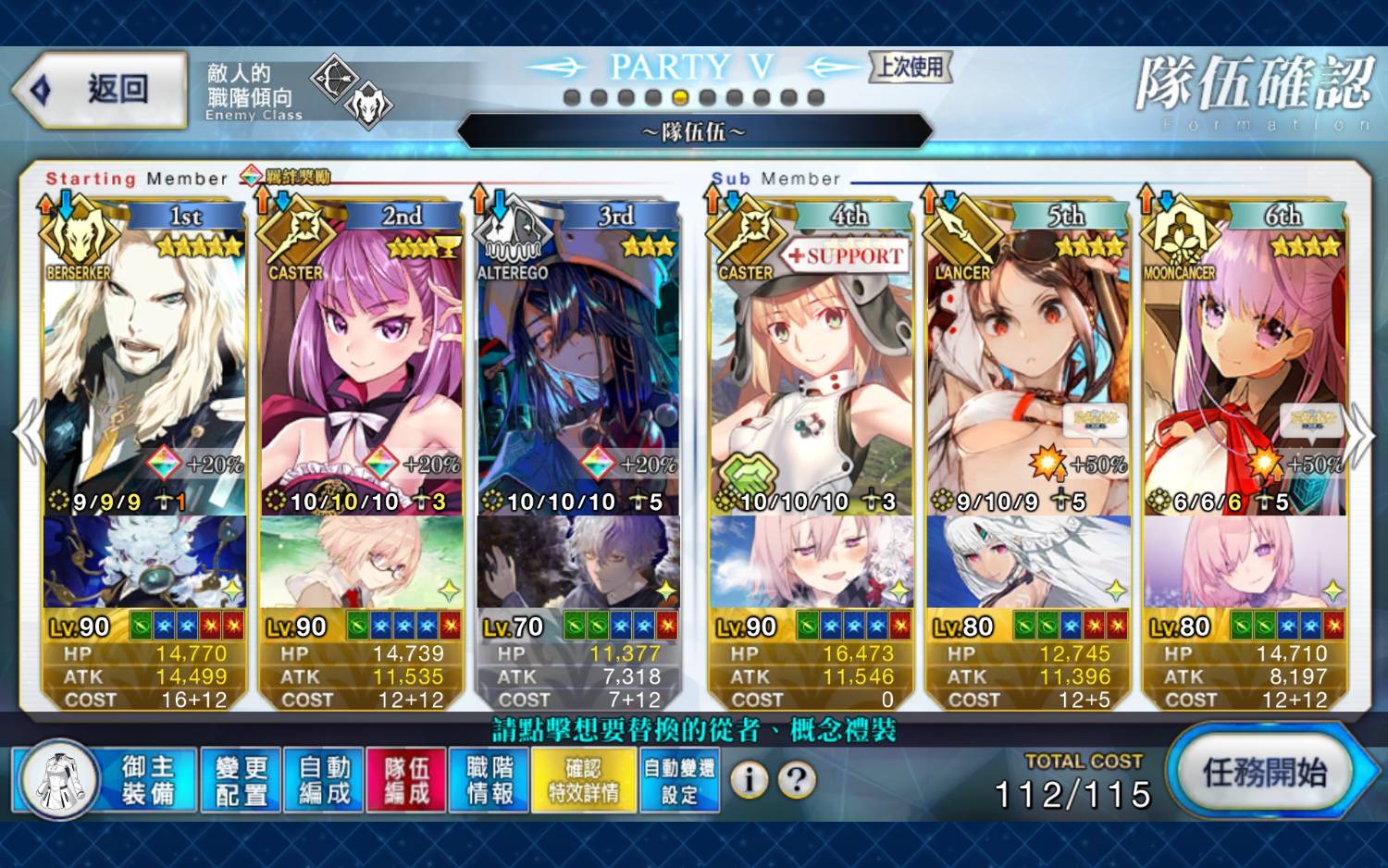
Task: Choose 變更配置 to rearrange members
Action: point(242,780)
